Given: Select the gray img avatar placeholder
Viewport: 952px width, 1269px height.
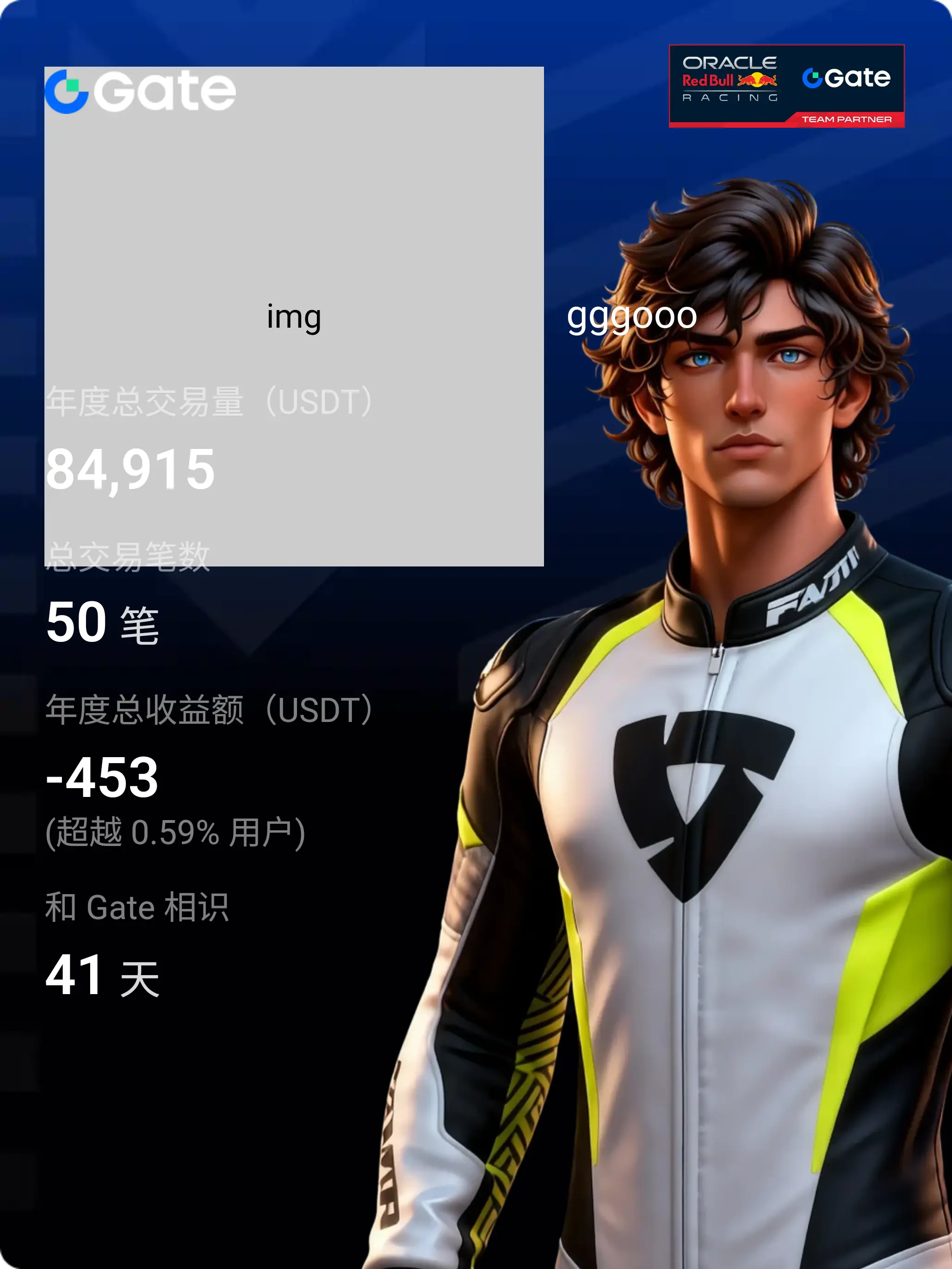Looking at the screenshot, I should [x=294, y=316].
